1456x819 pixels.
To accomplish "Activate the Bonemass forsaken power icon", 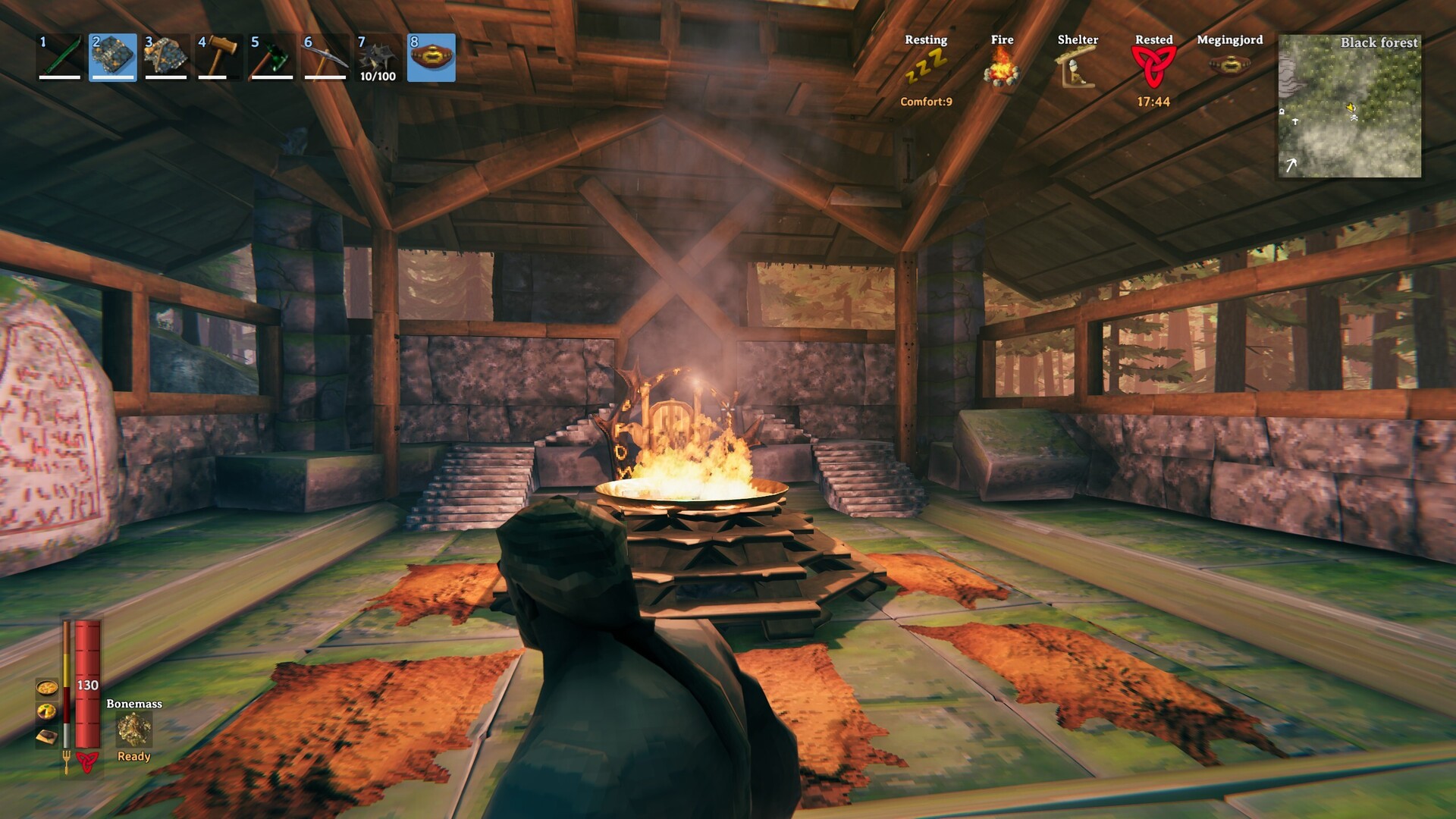I will 134,730.
